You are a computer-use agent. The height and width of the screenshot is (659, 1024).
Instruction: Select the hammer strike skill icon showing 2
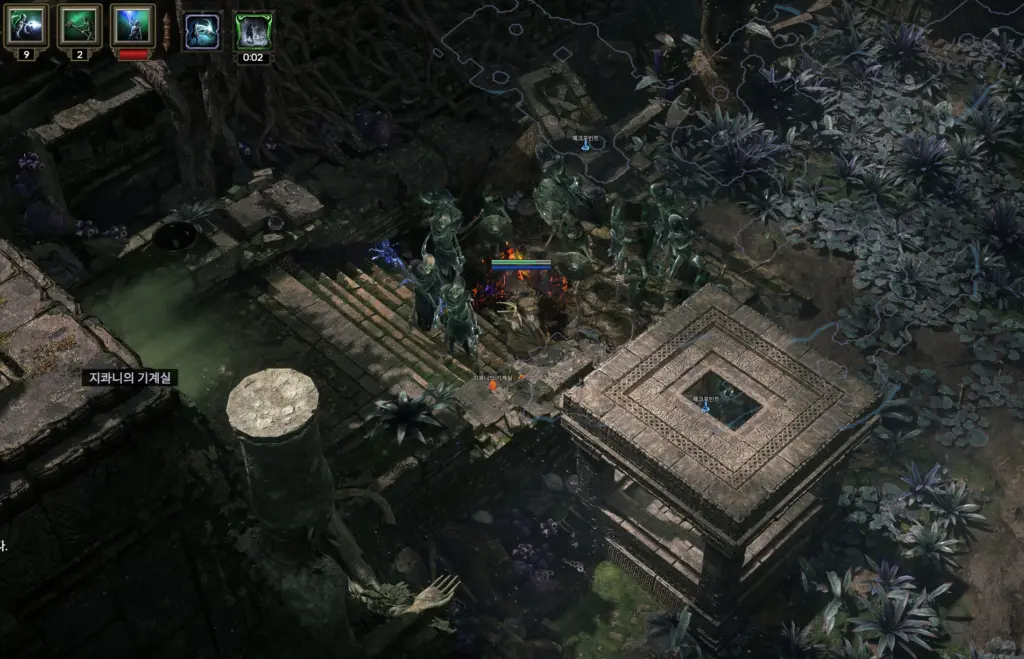[x=79, y=25]
